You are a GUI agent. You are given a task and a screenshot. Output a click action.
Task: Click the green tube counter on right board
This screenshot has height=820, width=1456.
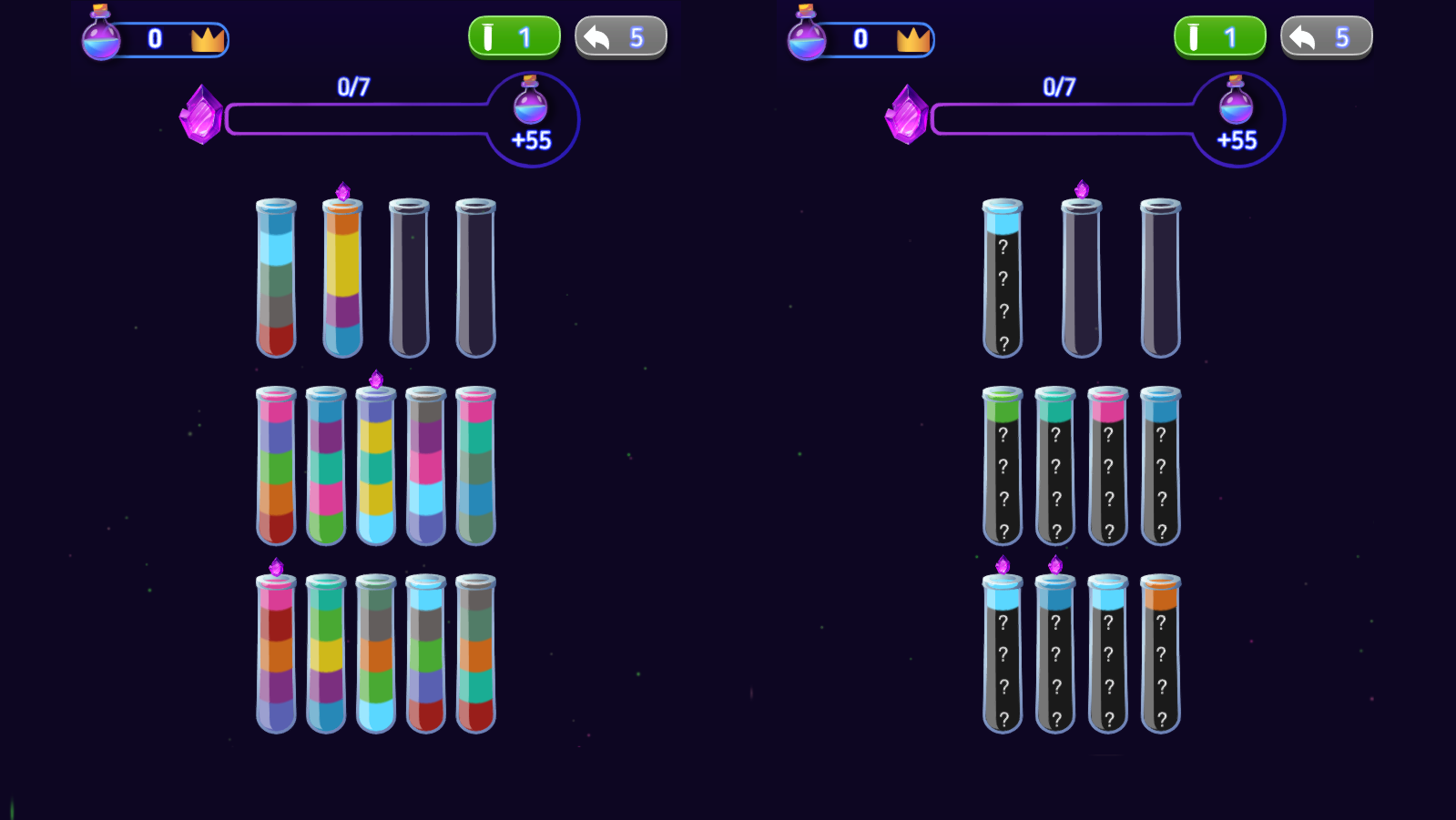[x=1220, y=36]
